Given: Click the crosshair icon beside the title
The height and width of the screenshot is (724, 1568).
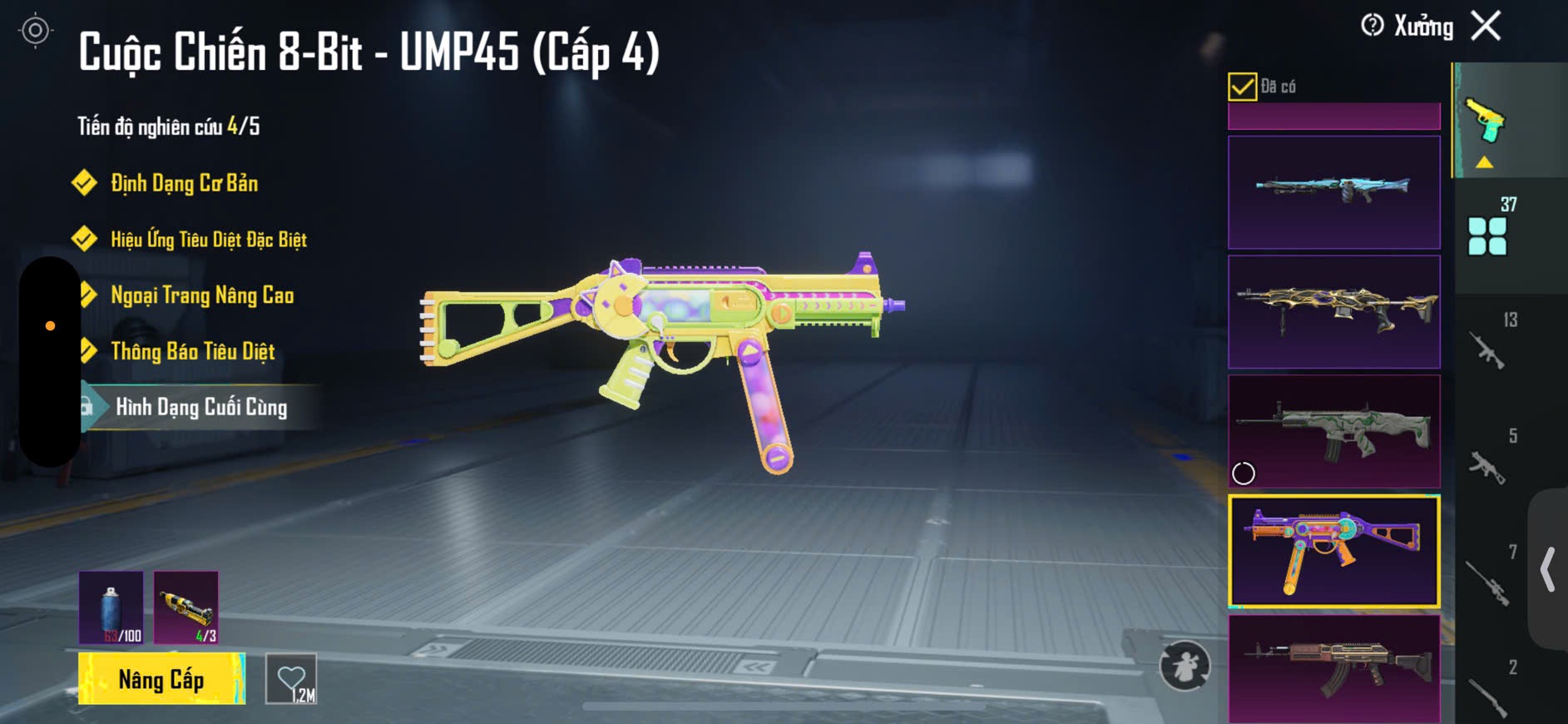Looking at the screenshot, I should pyautogui.click(x=35, y=31).
